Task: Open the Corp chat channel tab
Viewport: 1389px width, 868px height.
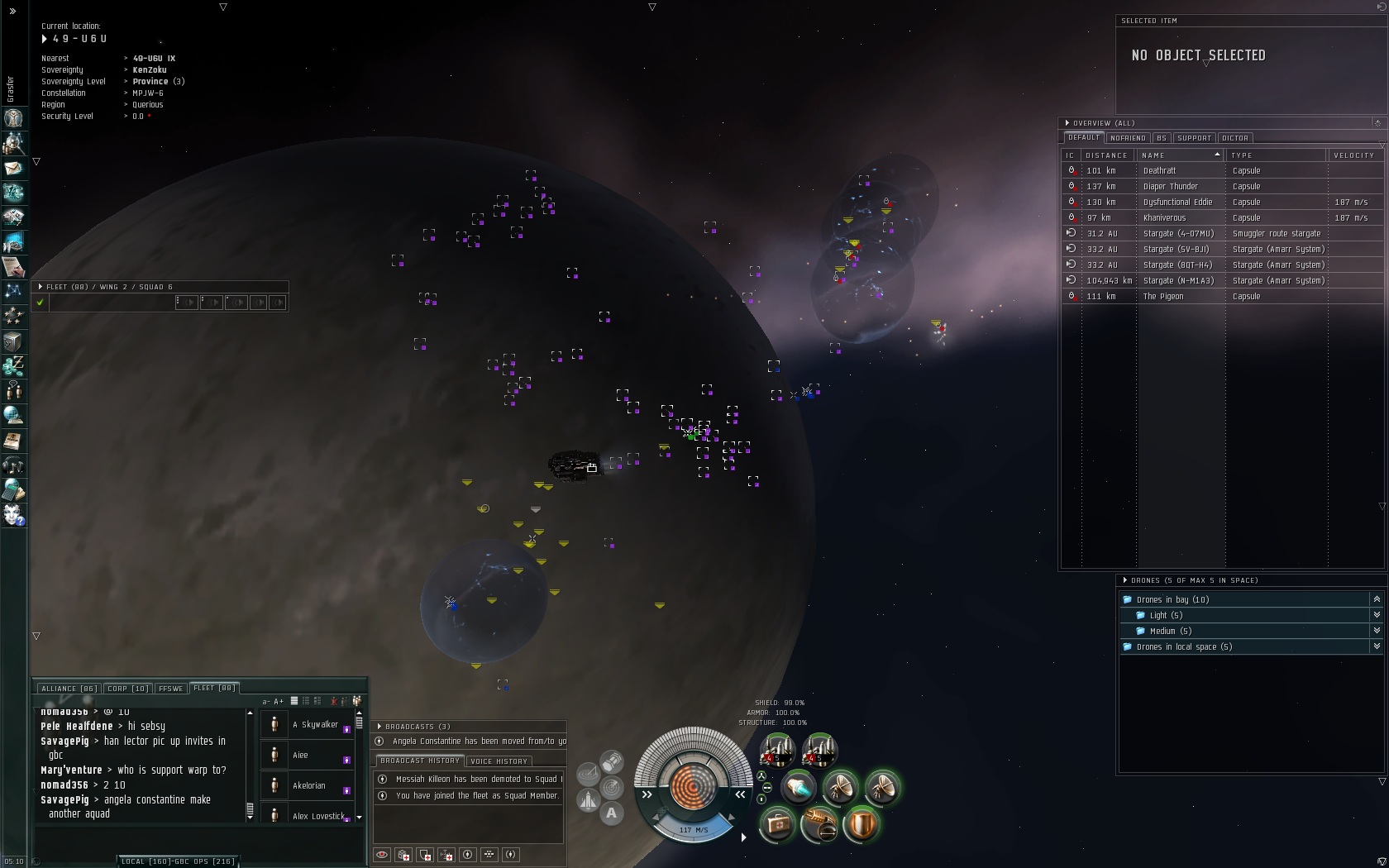Action: [x=127, y=689]
